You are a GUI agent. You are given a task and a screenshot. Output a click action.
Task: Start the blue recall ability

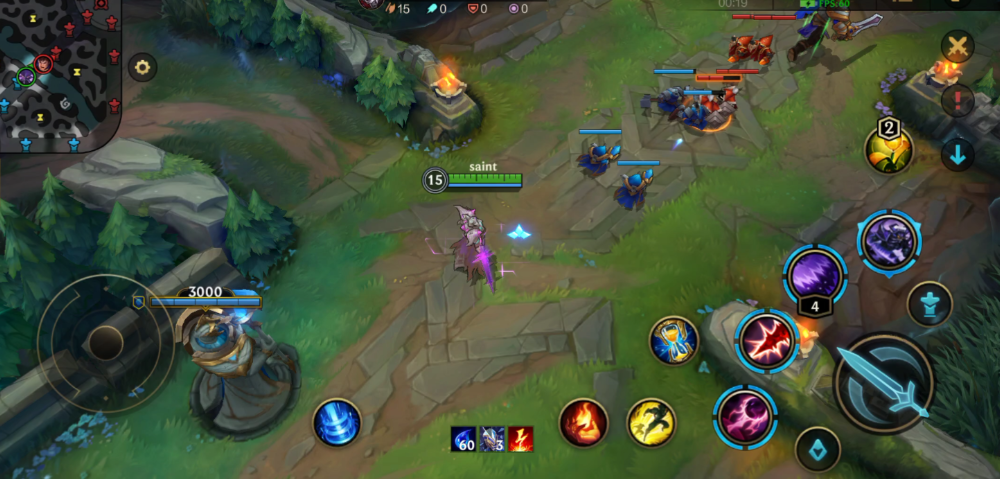tap(337, 422)
